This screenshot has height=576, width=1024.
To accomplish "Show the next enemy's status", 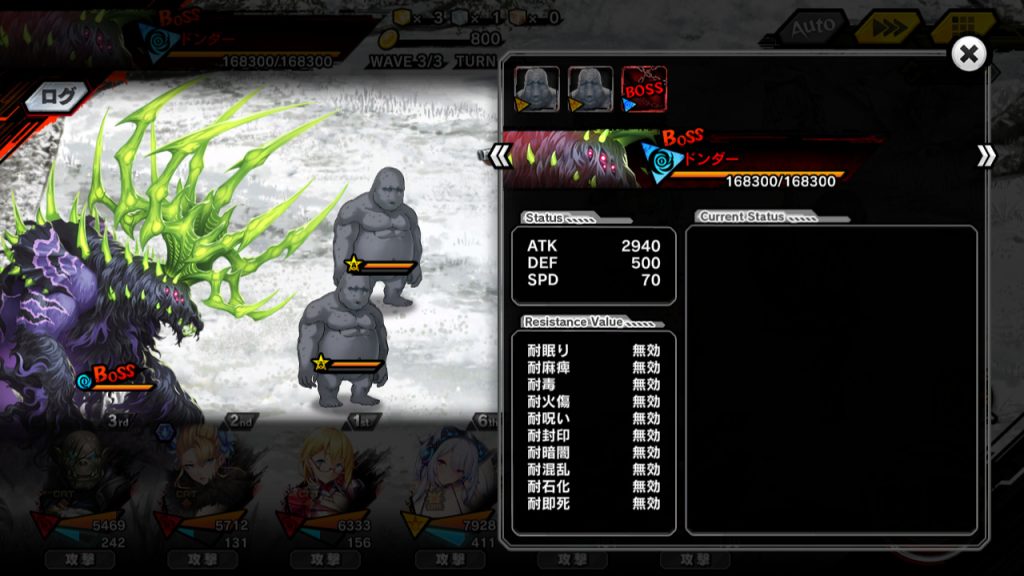I will point(986,156).
